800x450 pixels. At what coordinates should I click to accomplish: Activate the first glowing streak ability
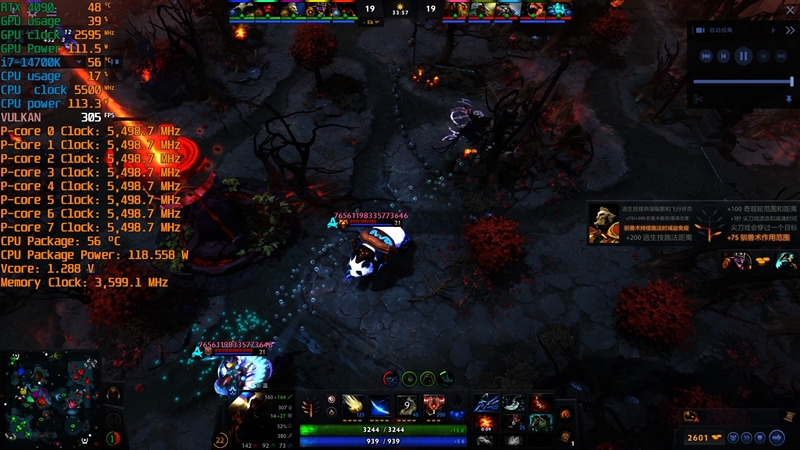click(x=354, y=405)
